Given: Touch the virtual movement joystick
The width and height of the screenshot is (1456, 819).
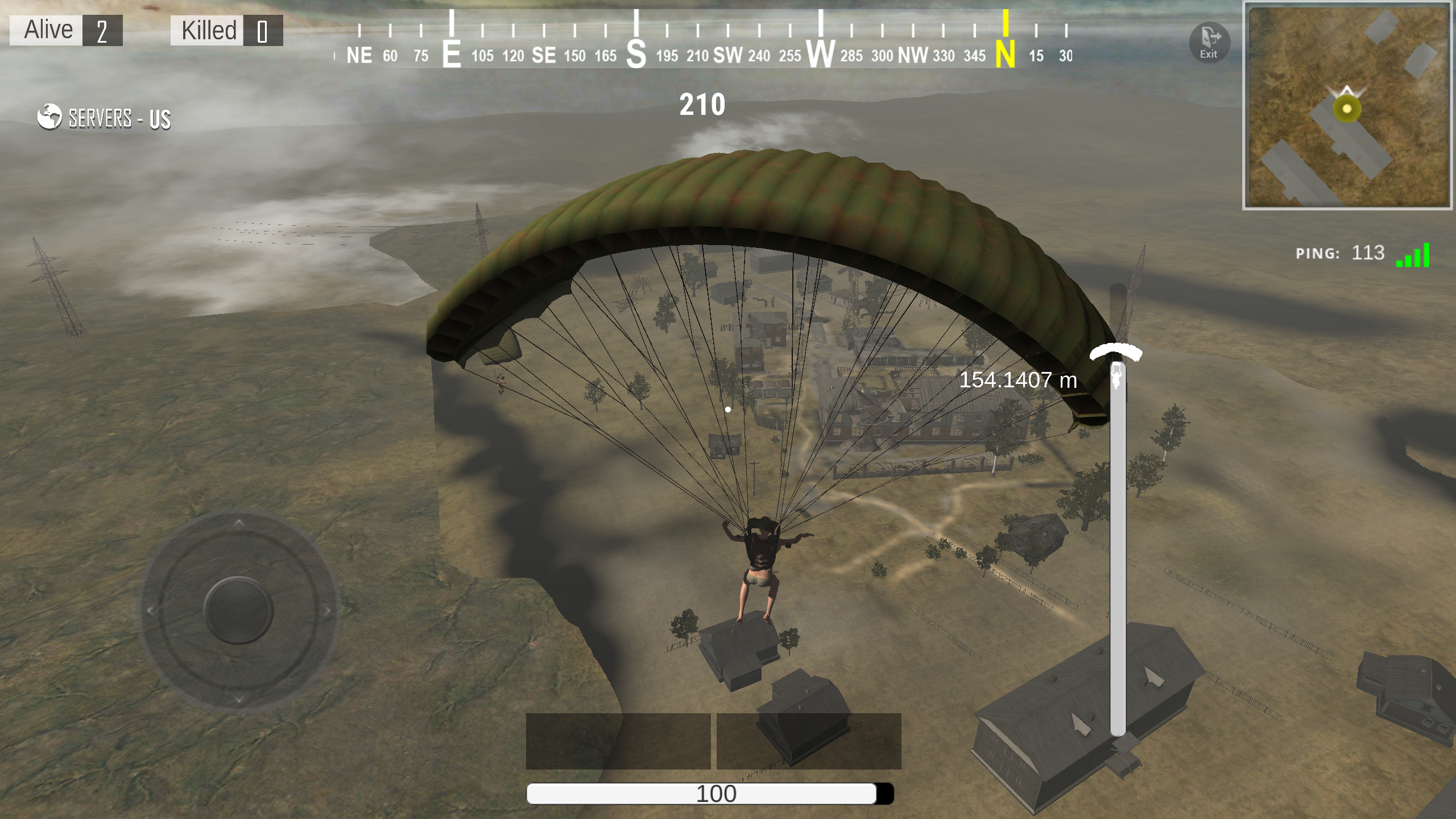Looking at the screenshot, I should point(239,610).
